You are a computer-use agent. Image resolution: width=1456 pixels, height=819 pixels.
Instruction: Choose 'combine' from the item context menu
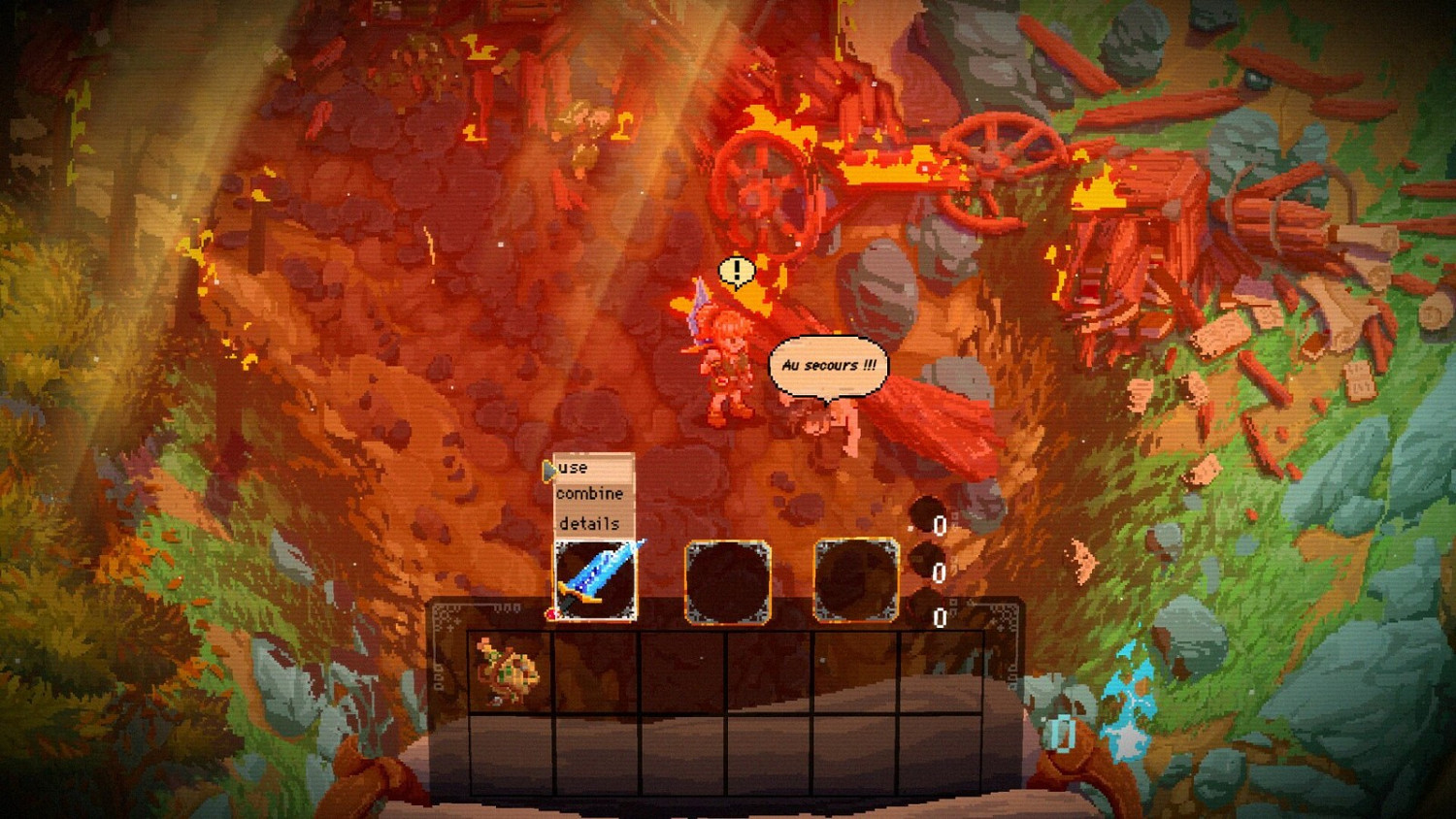pyautogui.click(x=588, y=495)
